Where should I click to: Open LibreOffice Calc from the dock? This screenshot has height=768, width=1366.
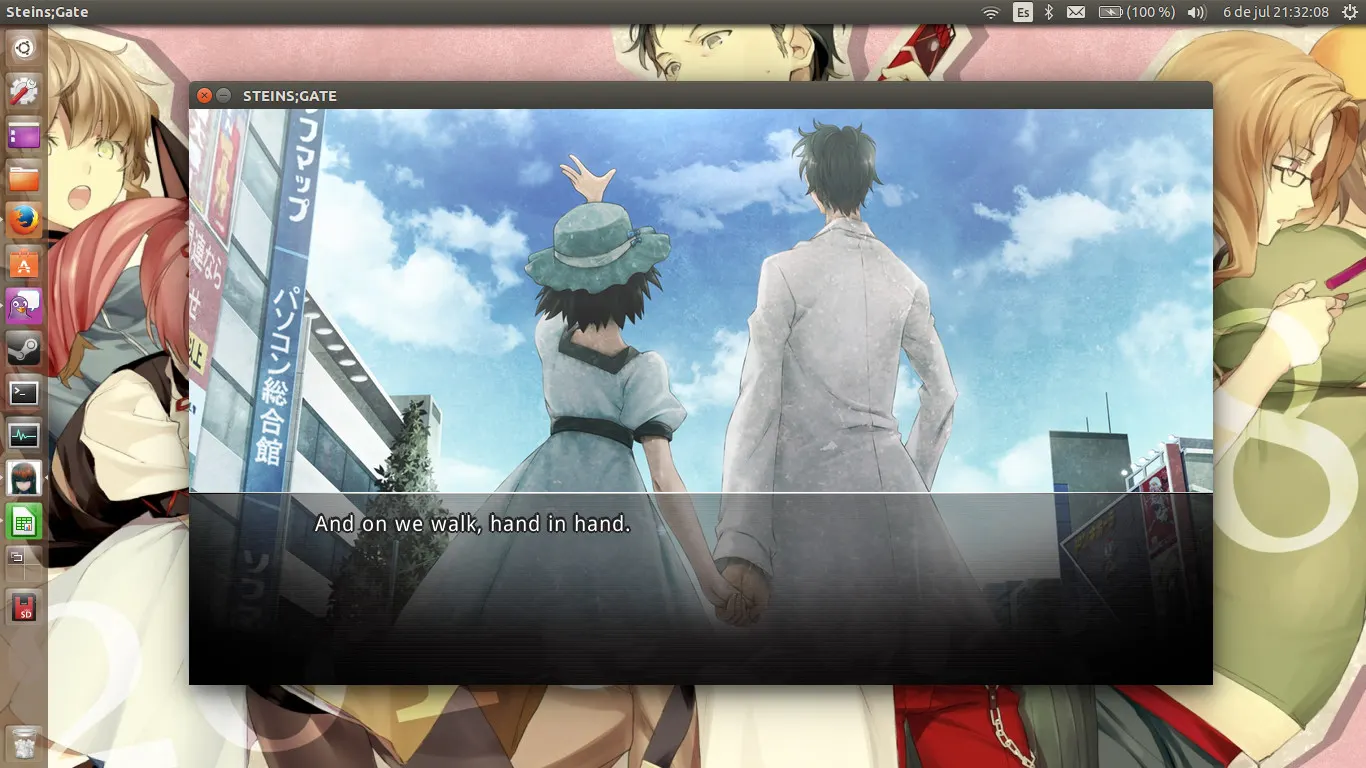point(23,521)
